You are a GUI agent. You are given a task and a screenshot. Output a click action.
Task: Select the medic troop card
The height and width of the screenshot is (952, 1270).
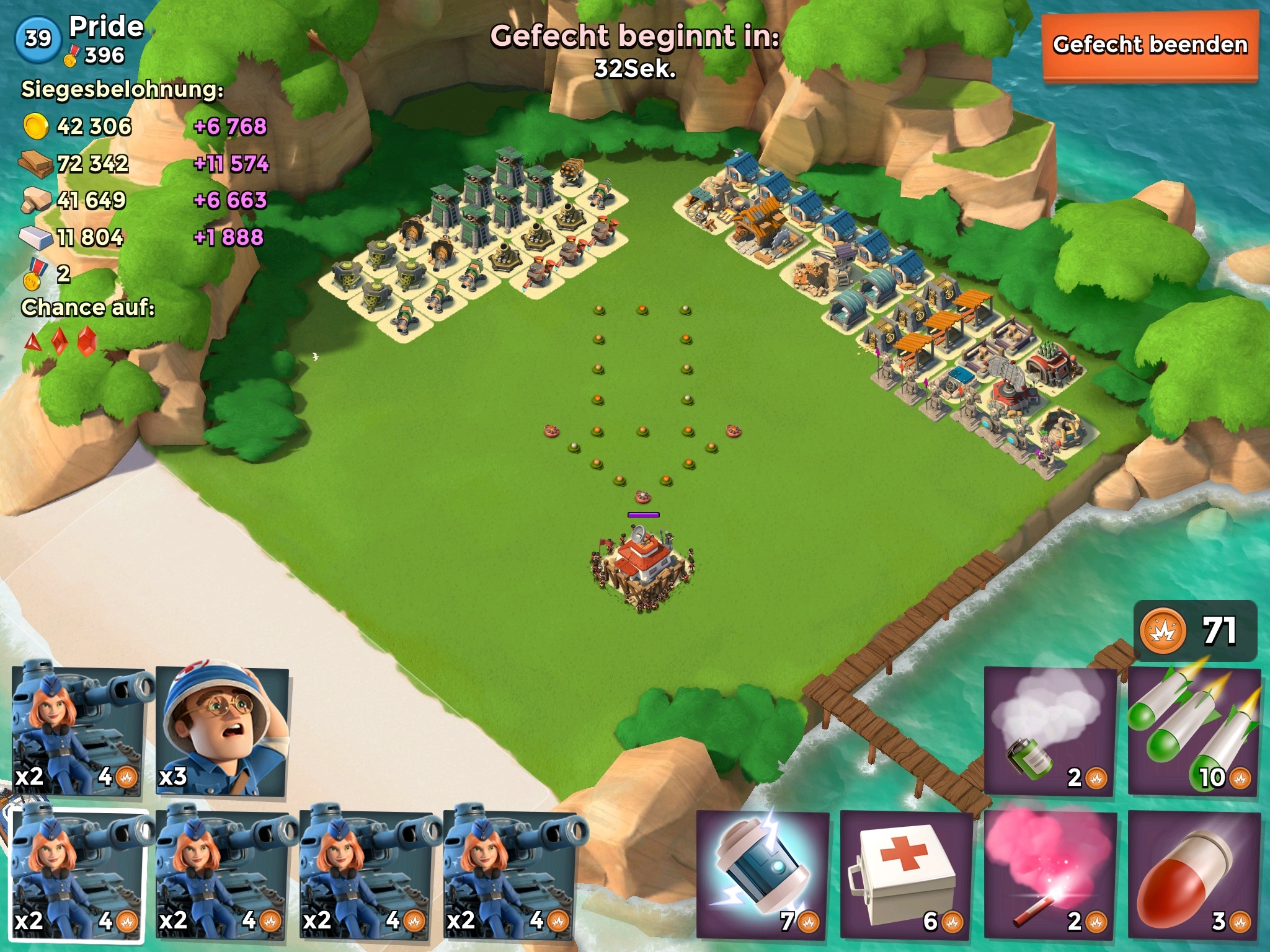222,730
